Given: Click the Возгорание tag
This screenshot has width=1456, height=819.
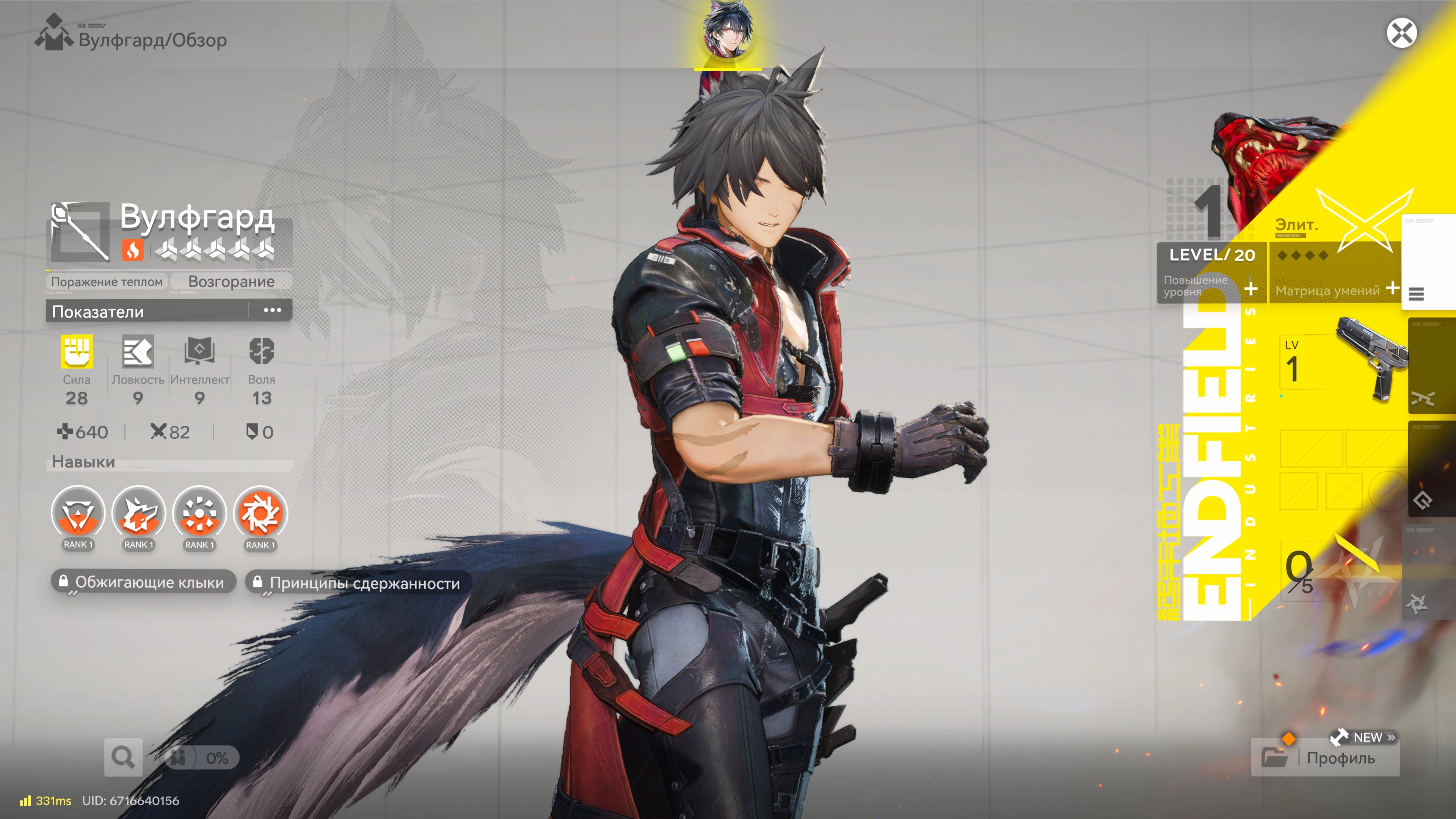Looking at the screenshot, I should pos(231,281).
